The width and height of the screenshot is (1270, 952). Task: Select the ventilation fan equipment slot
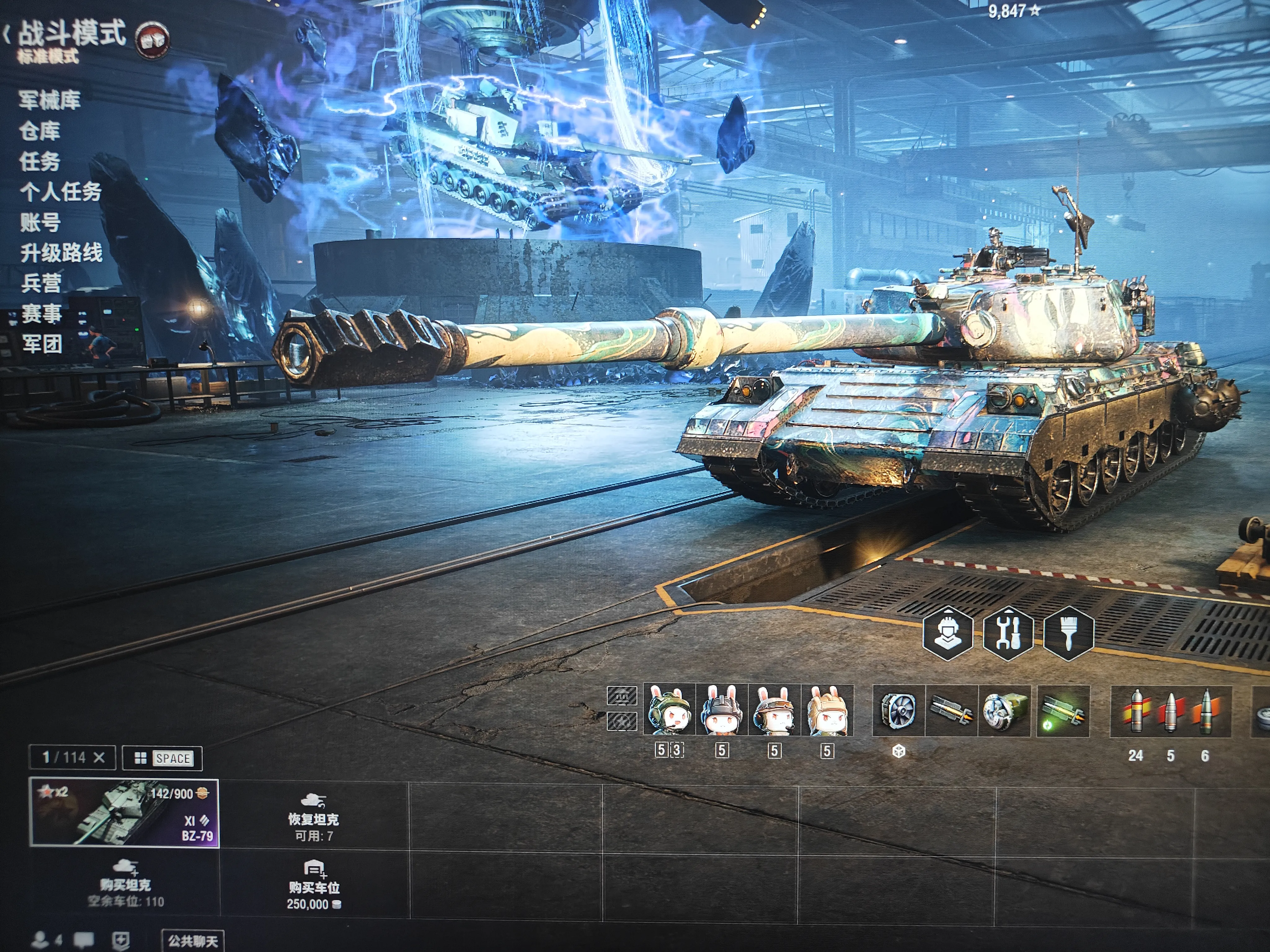[x=899, y=710]
